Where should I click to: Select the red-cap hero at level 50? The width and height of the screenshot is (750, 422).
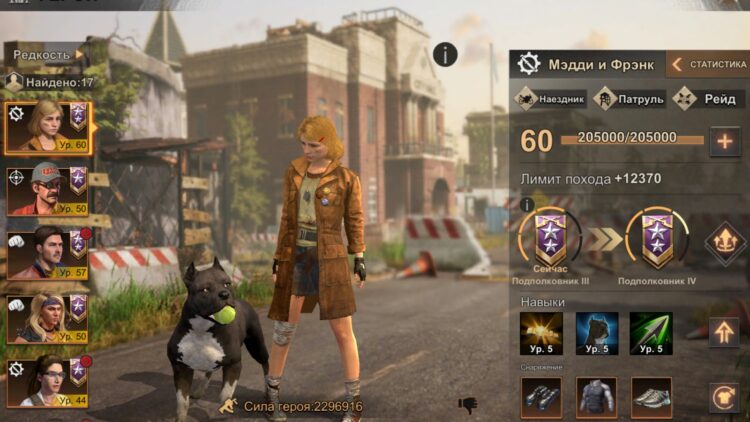click(x=47, y=190)
